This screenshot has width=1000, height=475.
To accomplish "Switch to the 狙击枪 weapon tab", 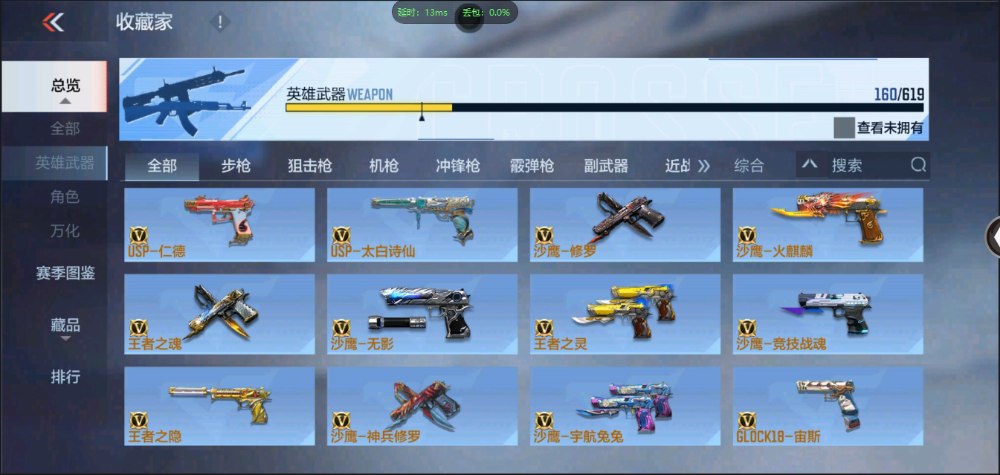I will pyautogui.click(x=309, y=166).
